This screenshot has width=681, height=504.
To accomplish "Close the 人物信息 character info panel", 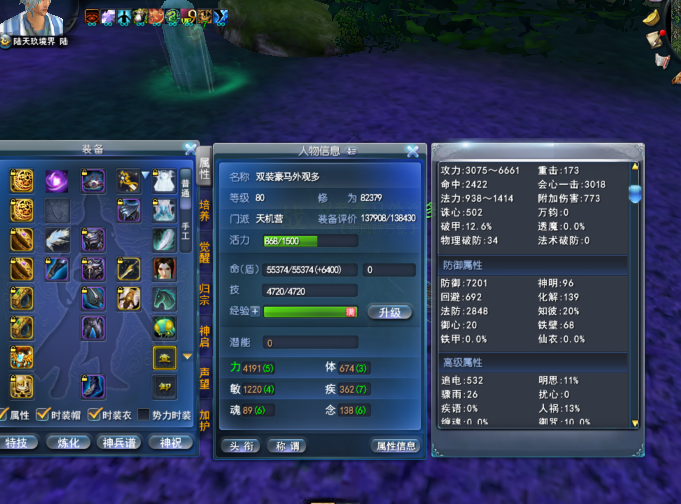I will pyautogui.click(x=412, y=151).
